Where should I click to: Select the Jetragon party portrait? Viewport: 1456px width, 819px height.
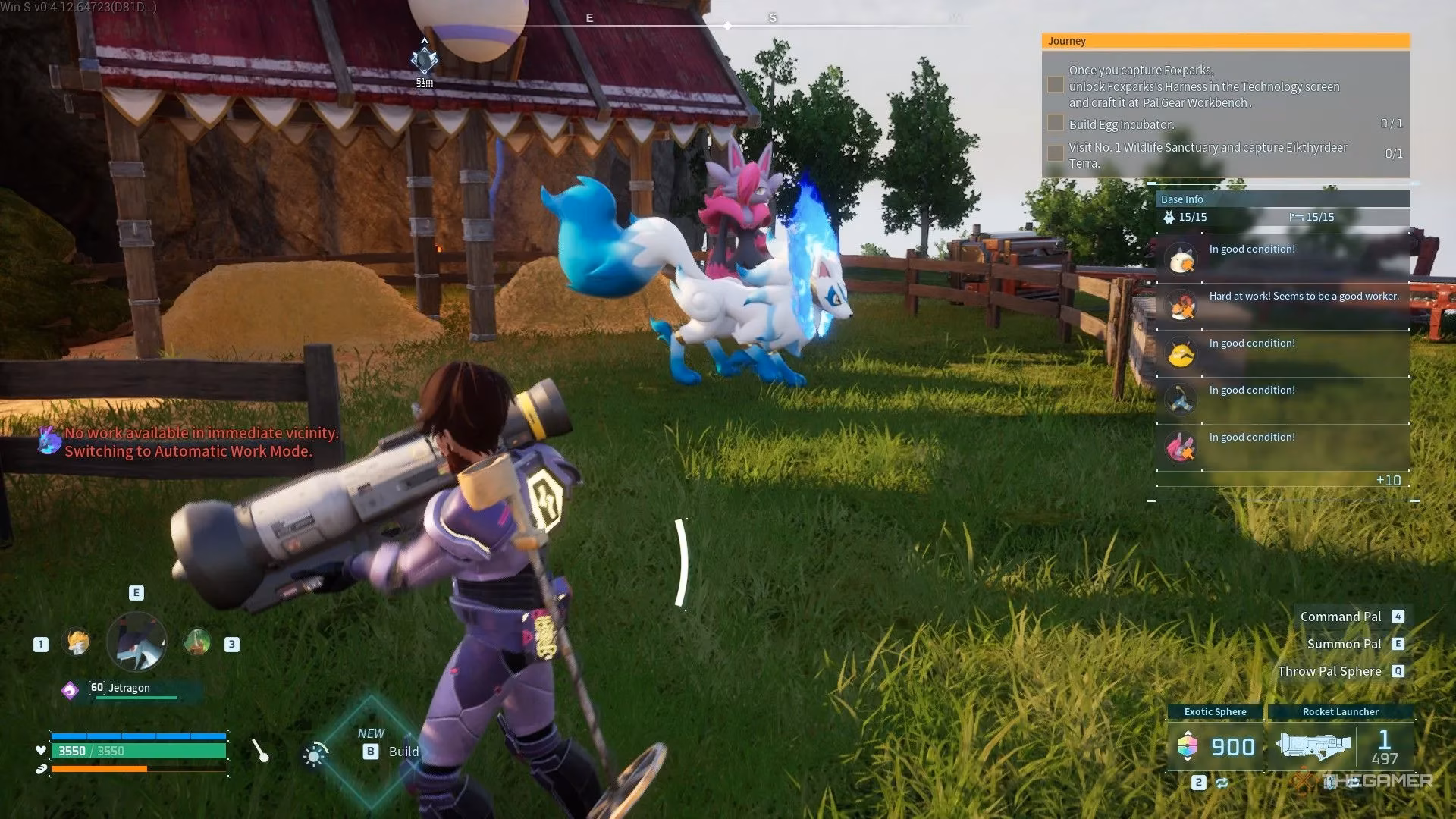[x=136, y=643]
